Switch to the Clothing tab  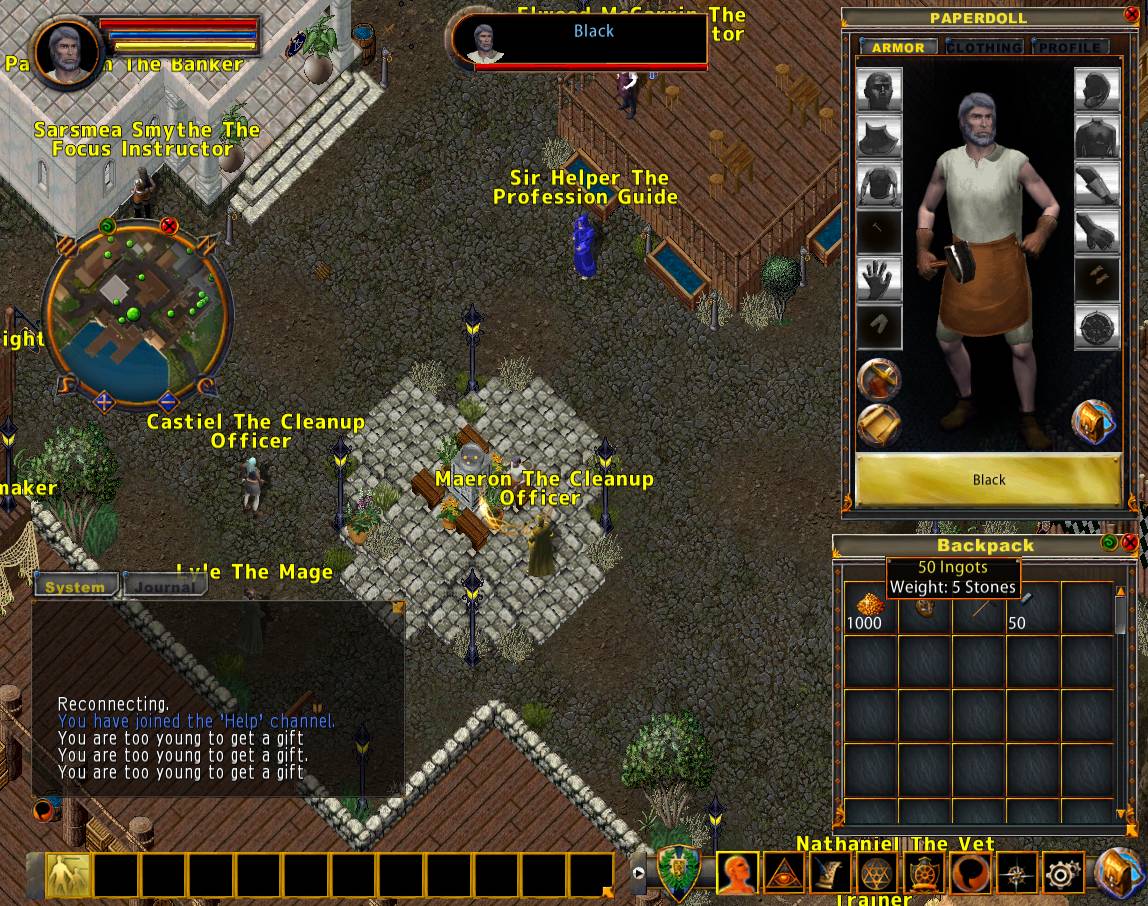[x=984, y=47]
